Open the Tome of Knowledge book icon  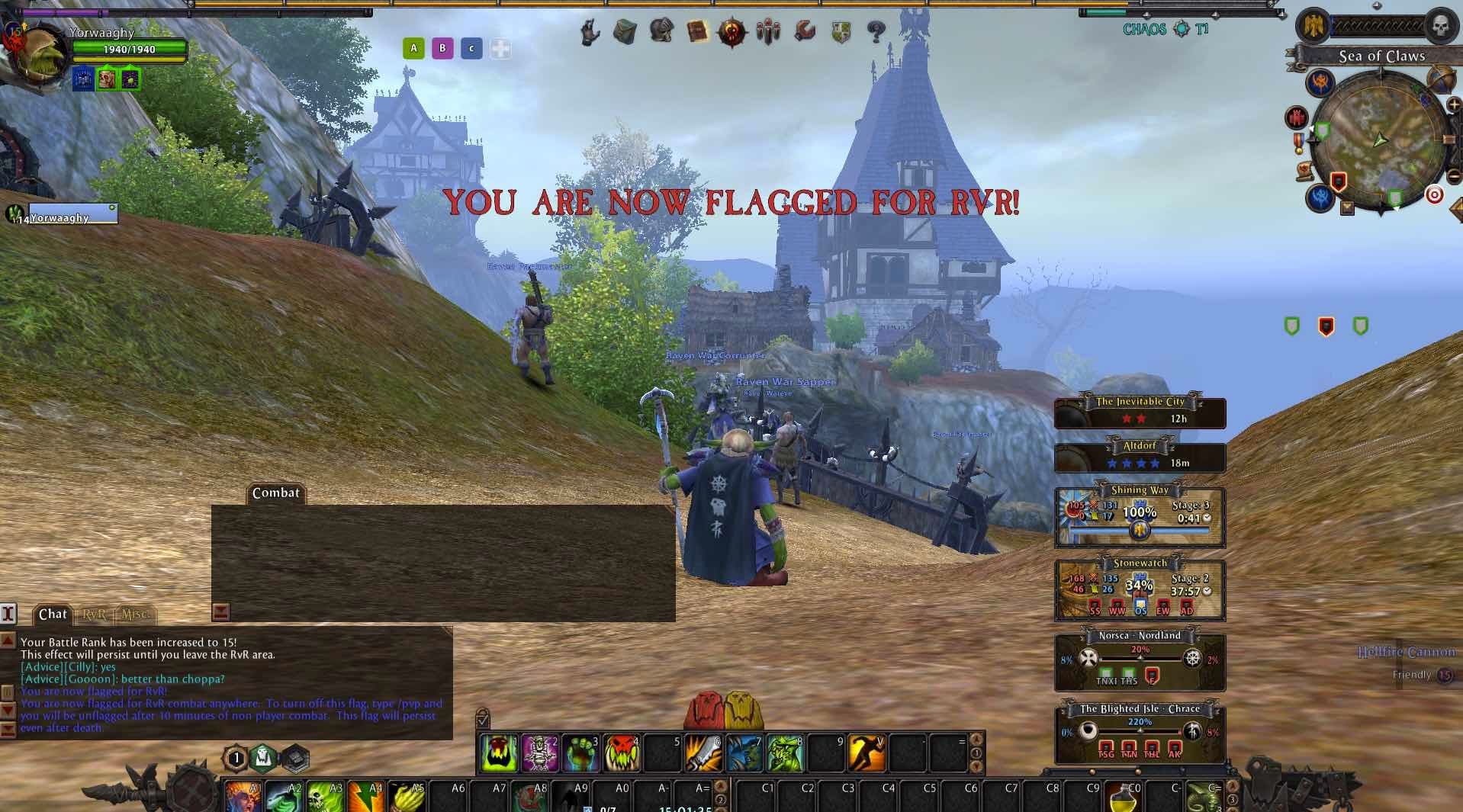tap(697, 32)
